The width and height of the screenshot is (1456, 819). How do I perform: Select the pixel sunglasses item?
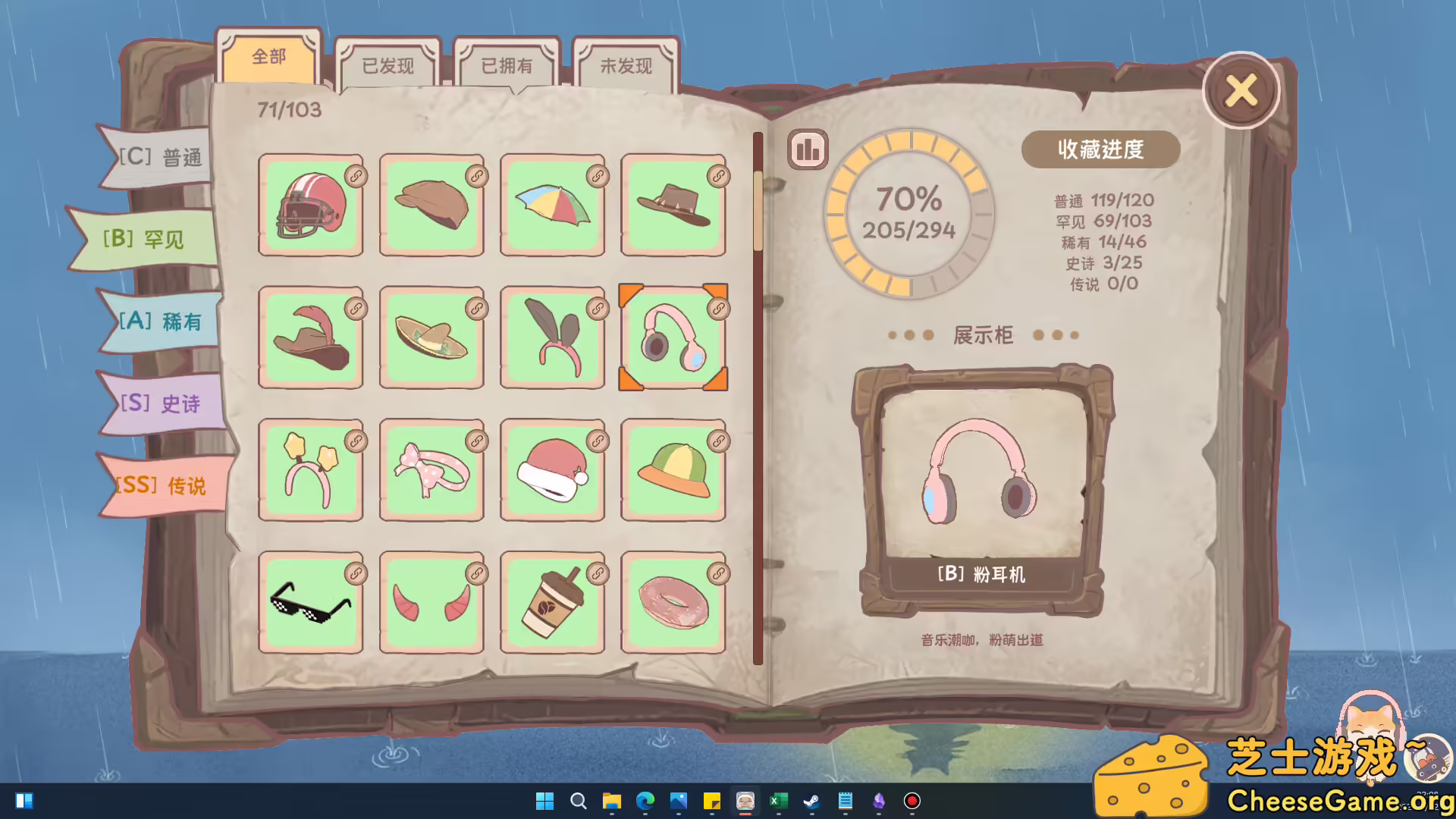(x=310, y=603)
